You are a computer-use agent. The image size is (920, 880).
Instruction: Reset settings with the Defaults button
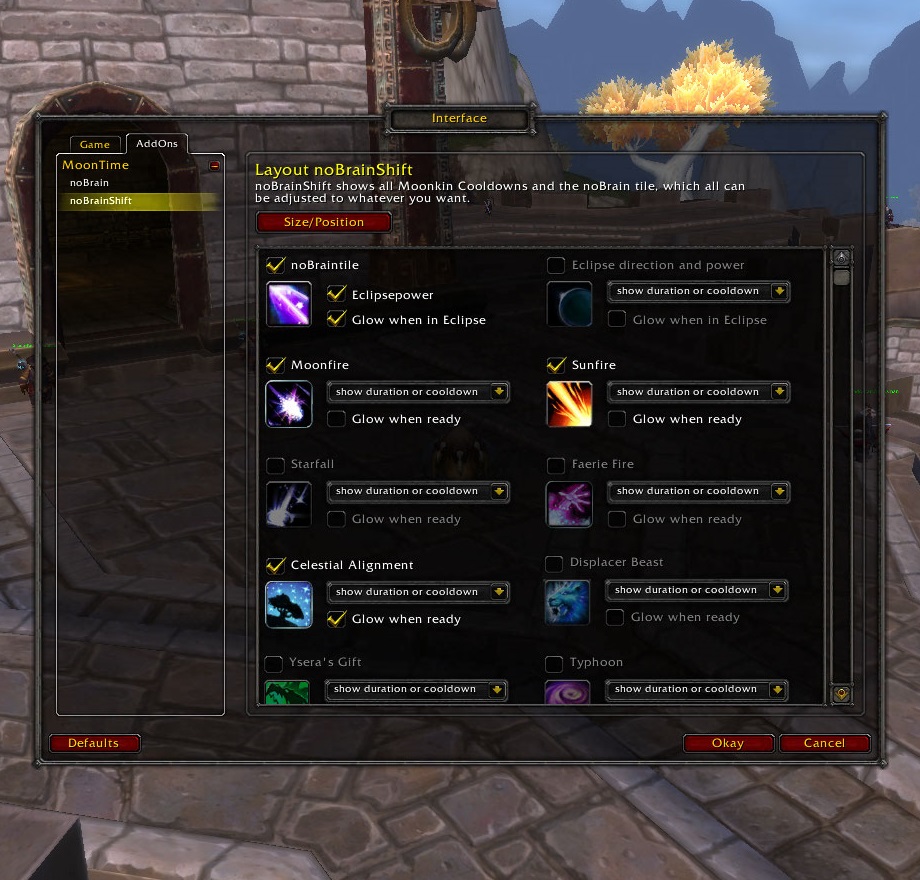[x=94, y=743]
